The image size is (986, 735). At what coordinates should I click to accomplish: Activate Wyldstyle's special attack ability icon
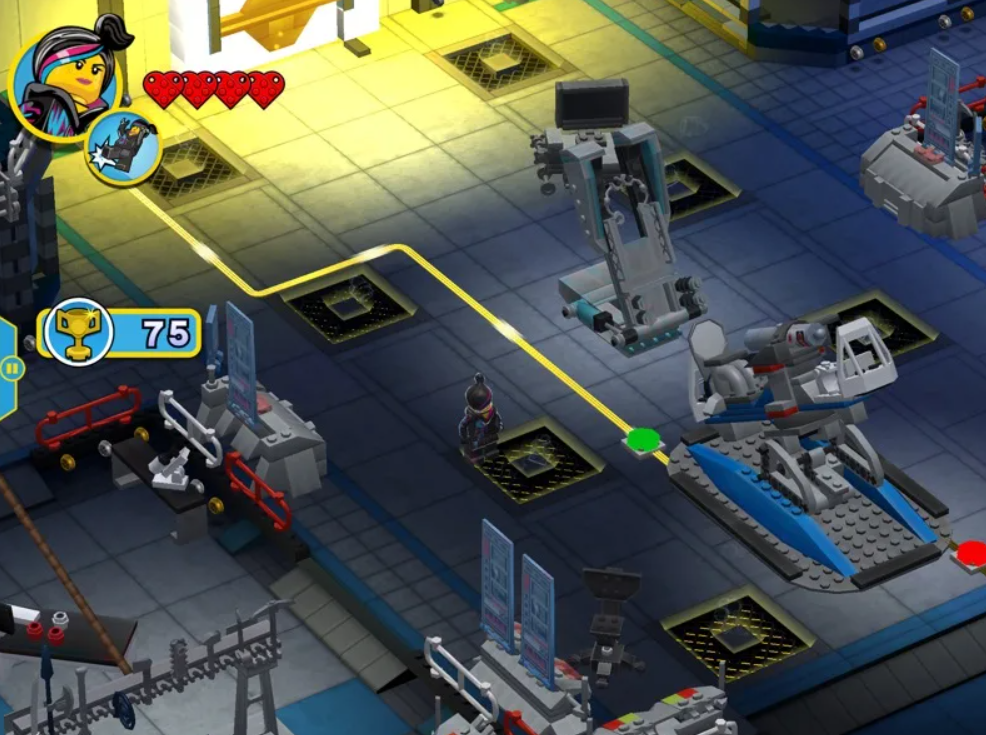(x=123, y=148)
